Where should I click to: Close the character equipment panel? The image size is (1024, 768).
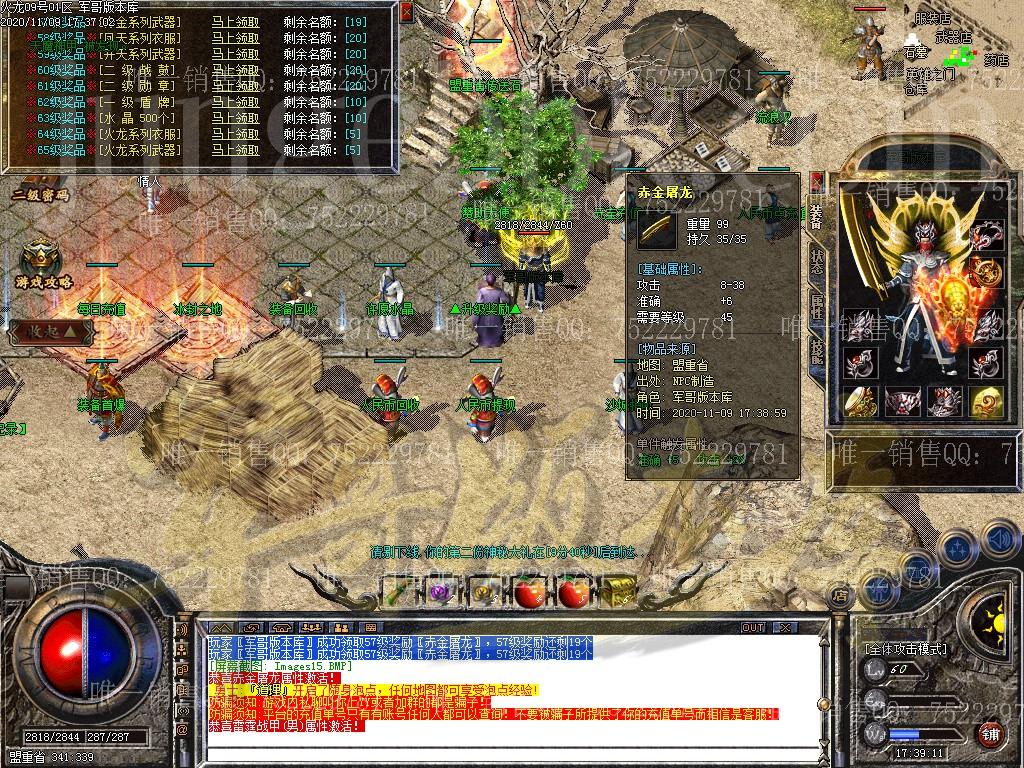click(x=817, y=183)
